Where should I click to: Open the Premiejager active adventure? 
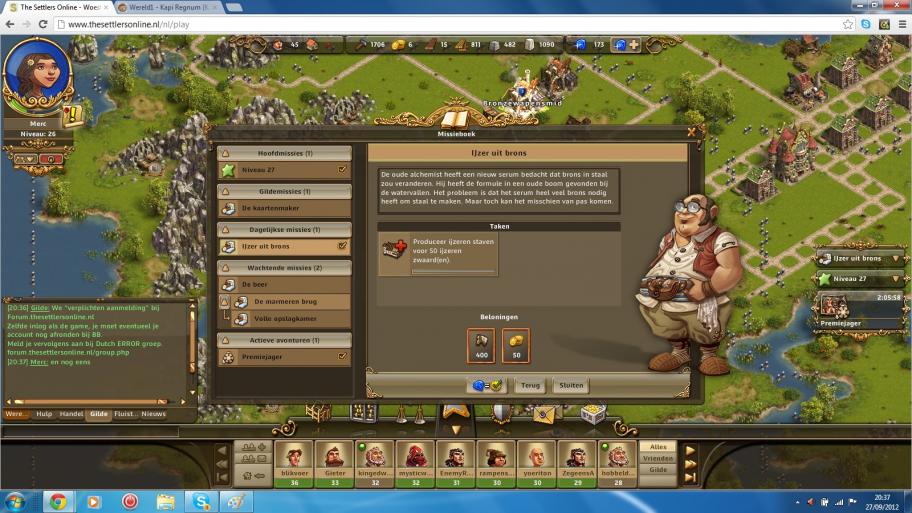tap(285, 356)
